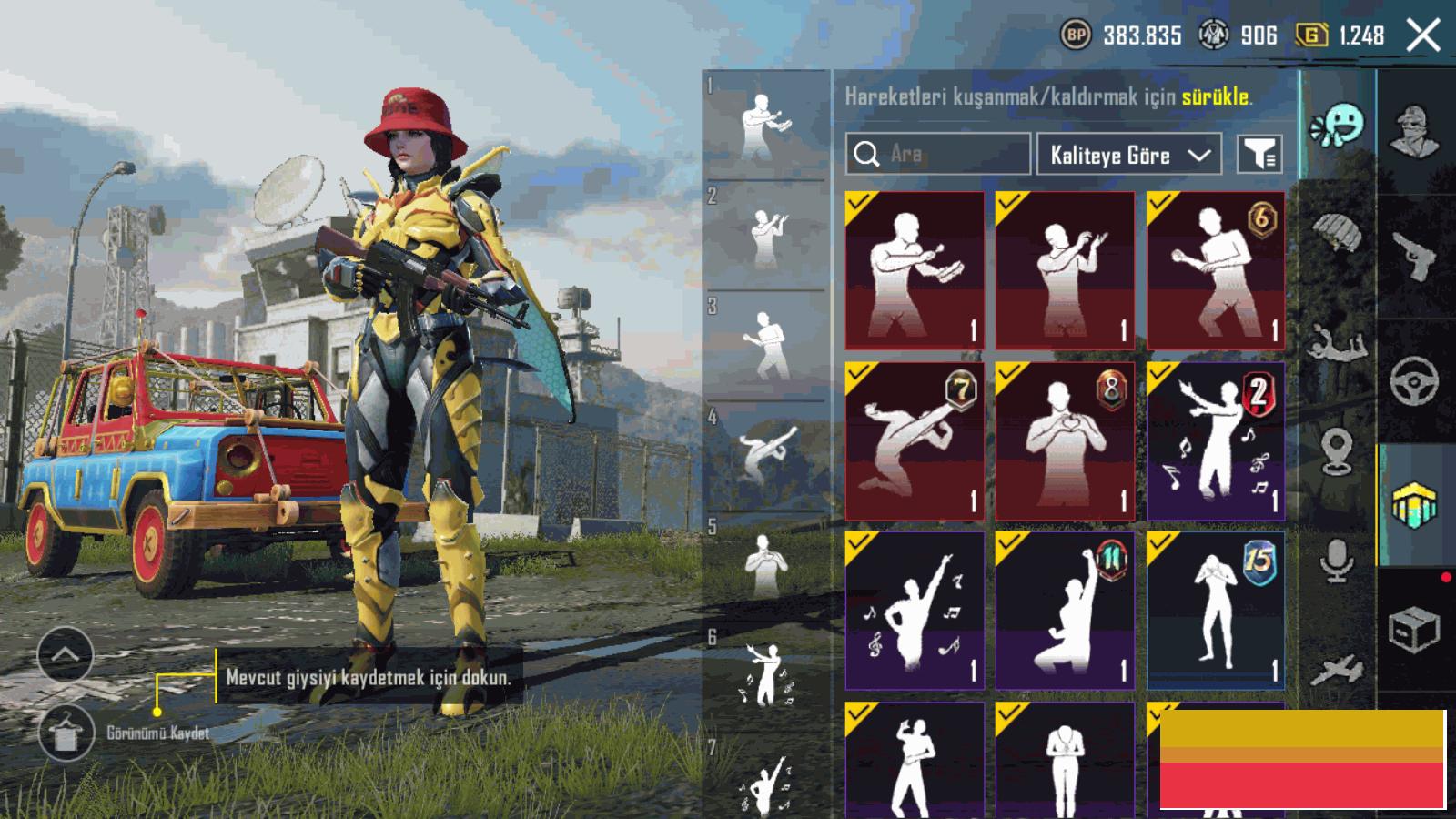Open the microphone voice category tab

[1336, 560]
